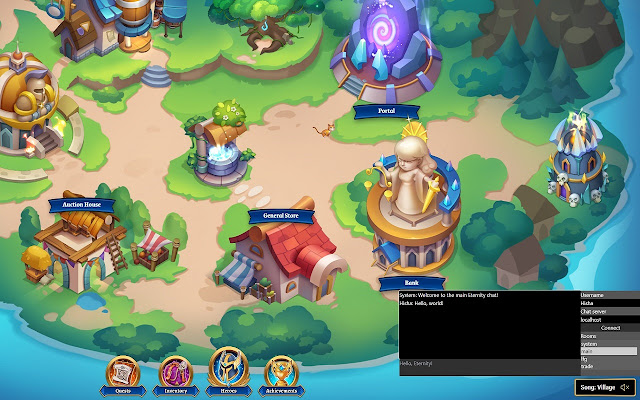Viewport: 640px width, 400px height.
Task: Show the Heroes screen
Action: [228, 372]
